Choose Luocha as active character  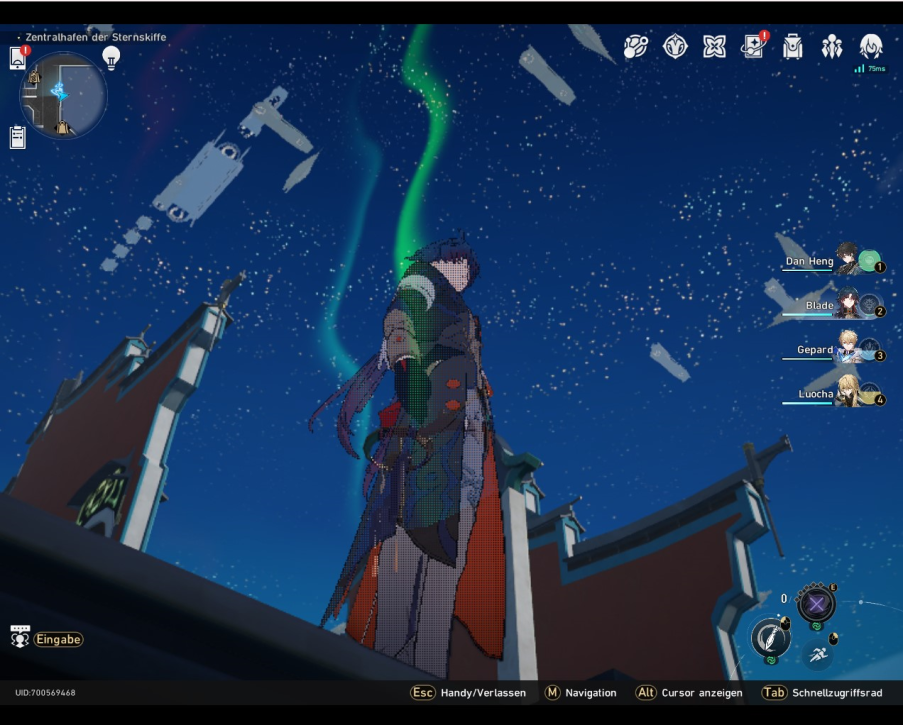click(846, 394)
